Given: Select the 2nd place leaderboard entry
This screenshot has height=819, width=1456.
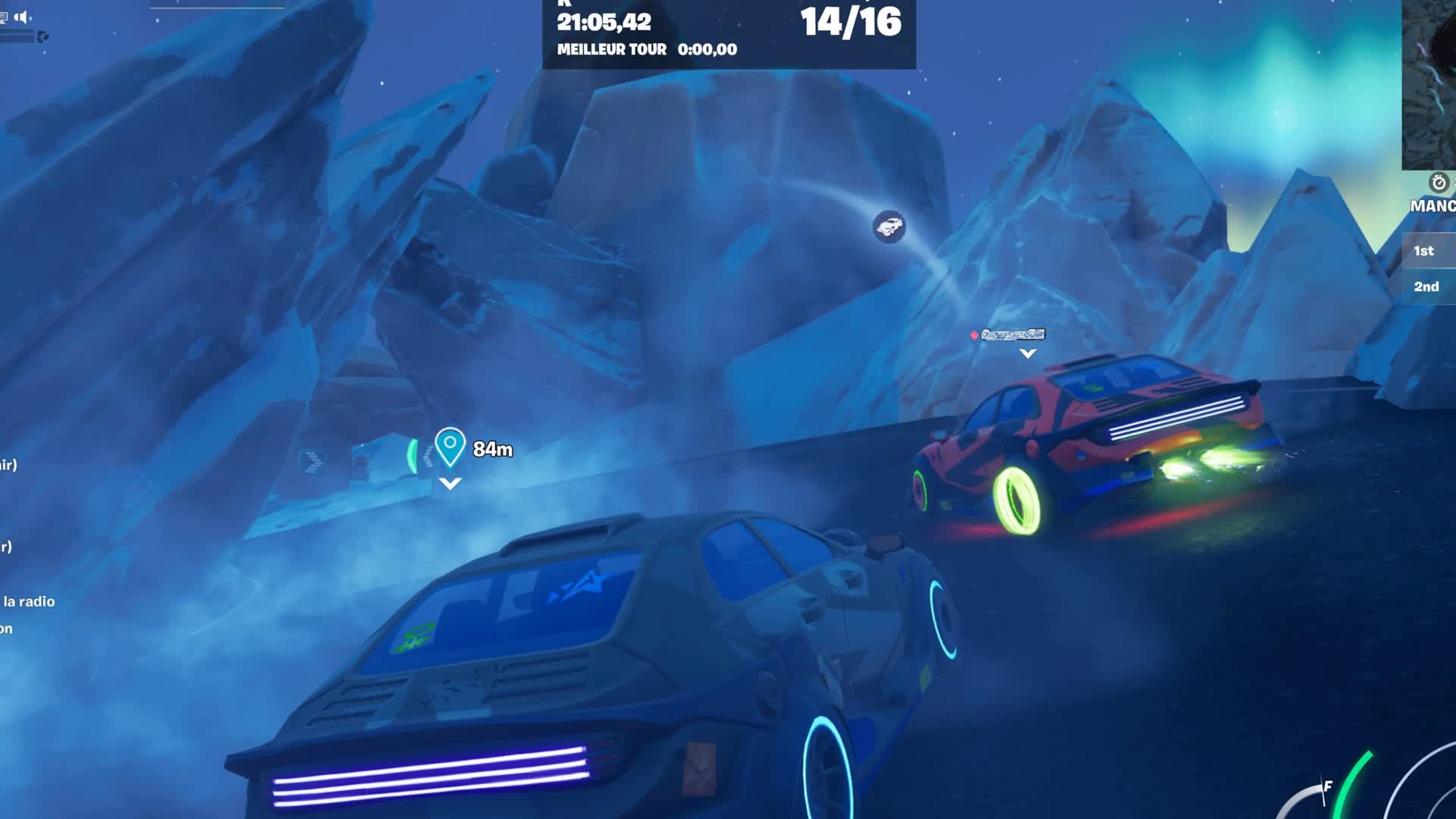Looking at the screenshot, I should pyautogui.click(x=1425, y=287).
